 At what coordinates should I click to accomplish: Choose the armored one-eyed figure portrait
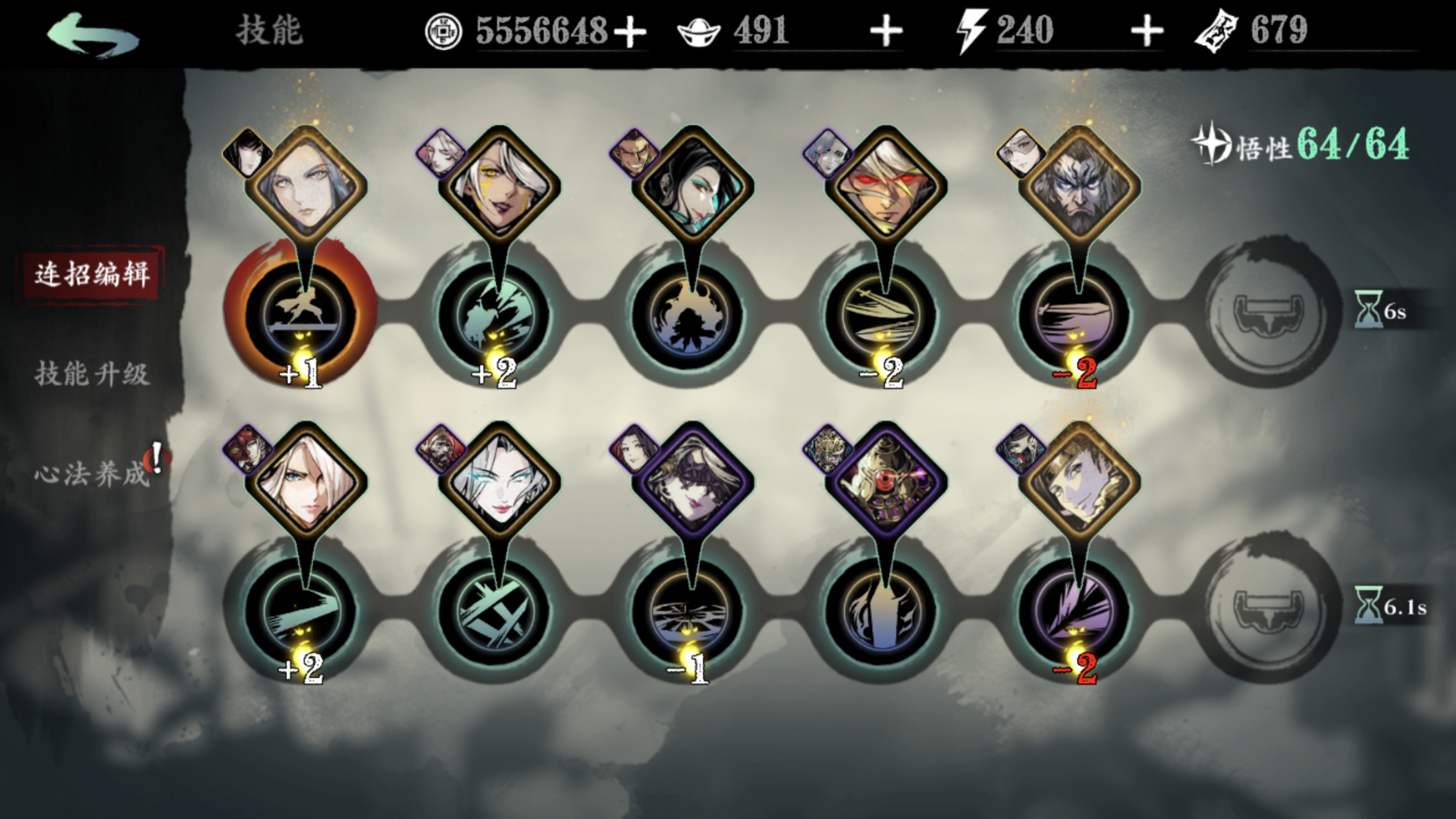coord(885,480)
